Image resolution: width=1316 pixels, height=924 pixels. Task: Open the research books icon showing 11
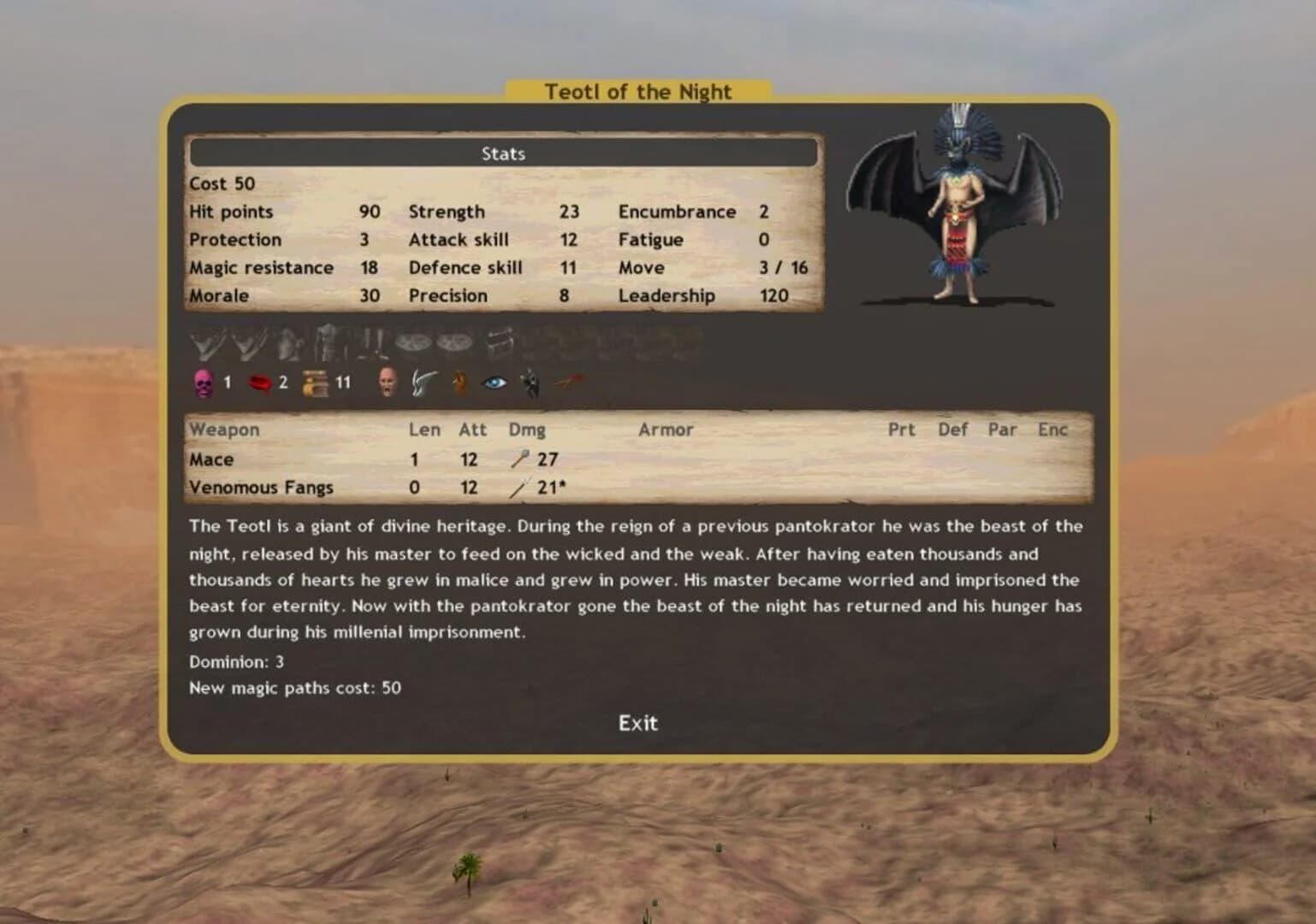(x=316, y=382)
